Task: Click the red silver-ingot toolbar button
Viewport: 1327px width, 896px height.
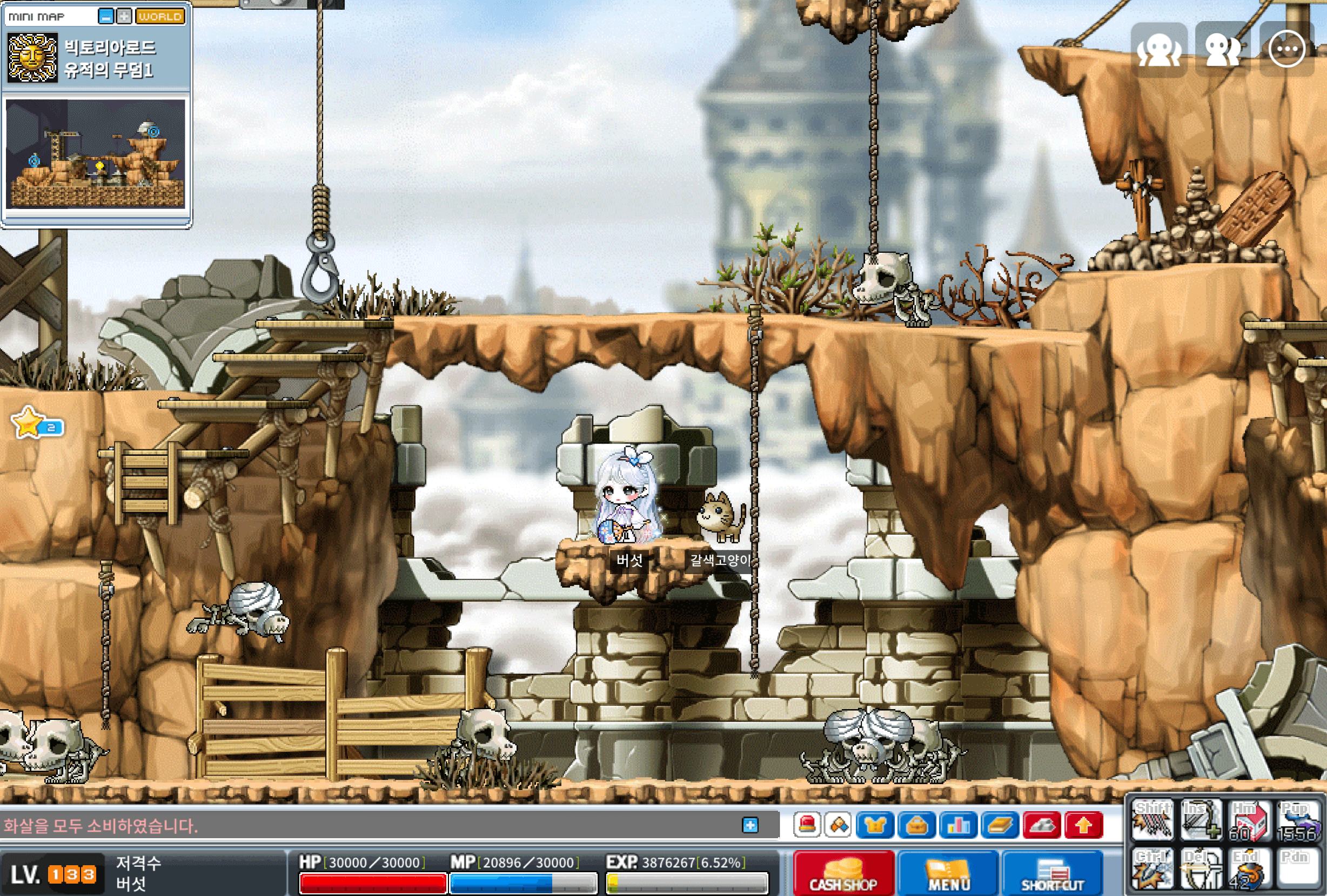Action: coord(1042,825)
